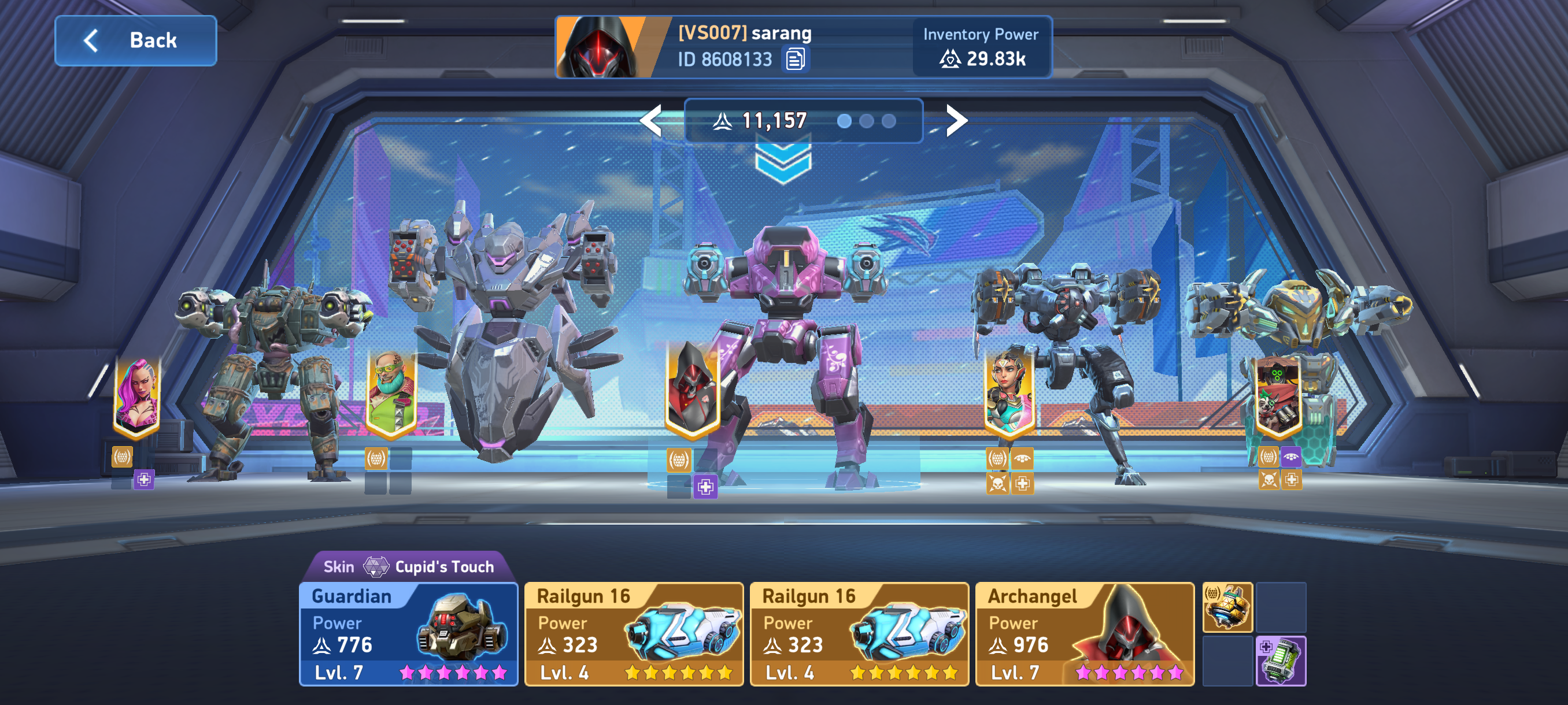The height and width of the screenshot is (705, 1568).
Task: Open the Archangel pilot card
Action: point(1084,634)
